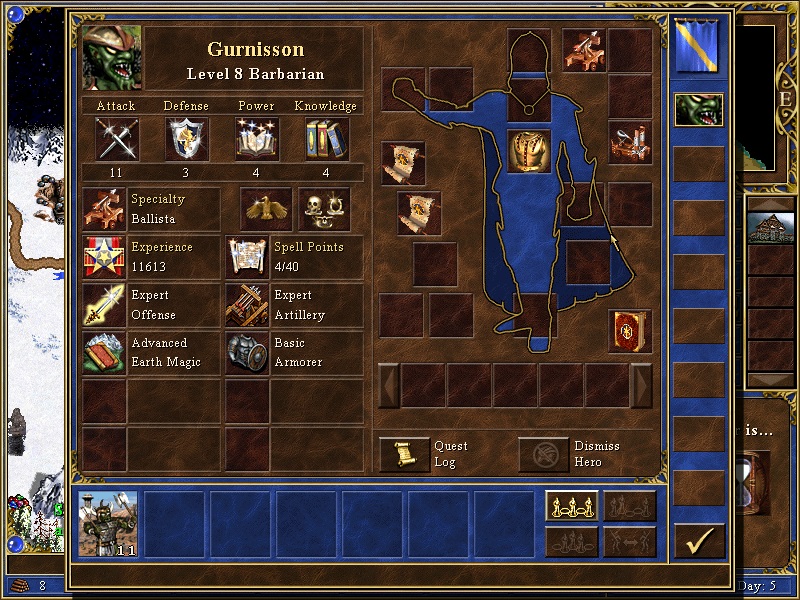Click the Attack crossed swords icon
This screenshot has width=800, height=600.
(x=116, y=139)
